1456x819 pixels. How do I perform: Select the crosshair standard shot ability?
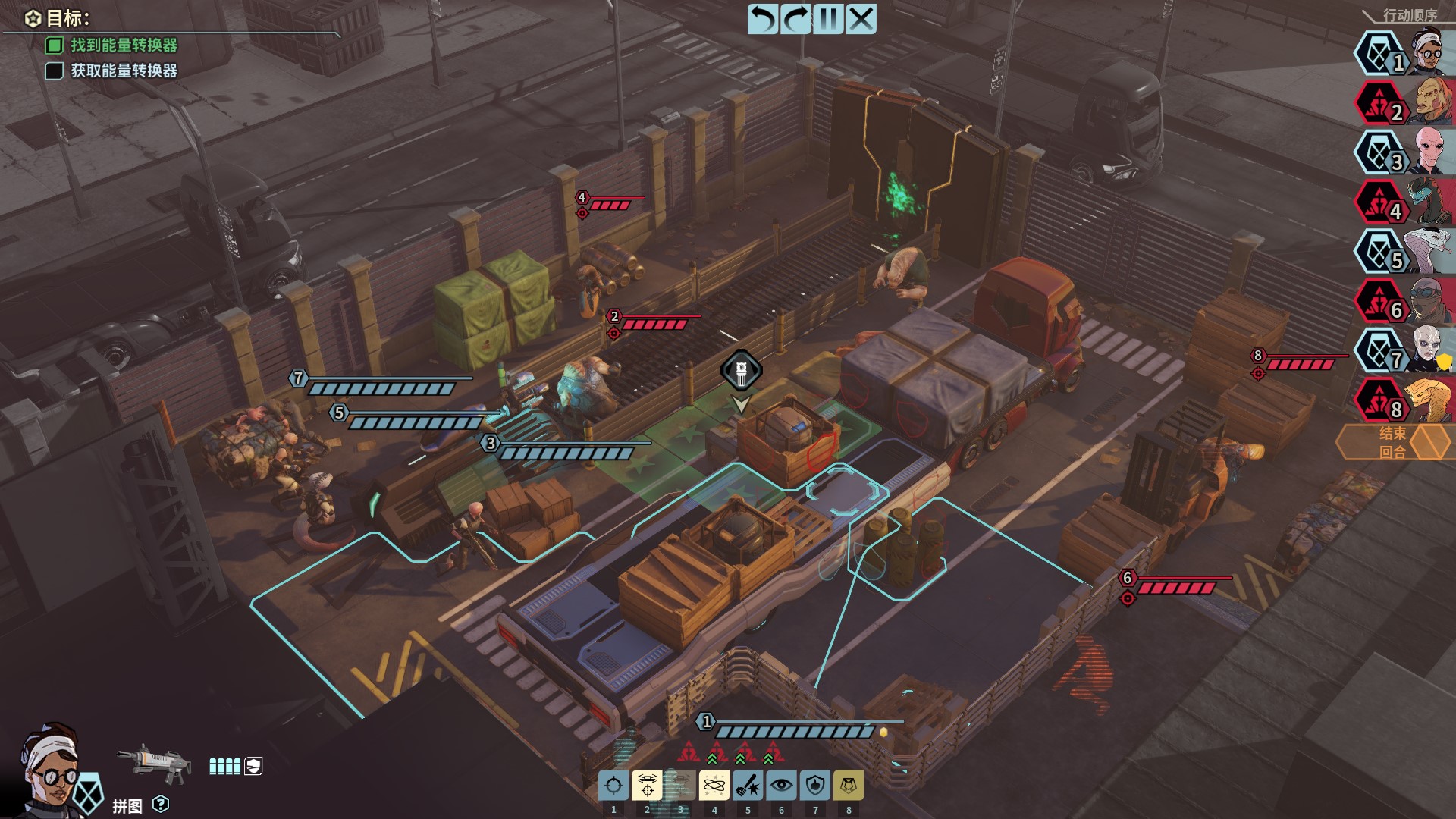(x=613, y=786)
